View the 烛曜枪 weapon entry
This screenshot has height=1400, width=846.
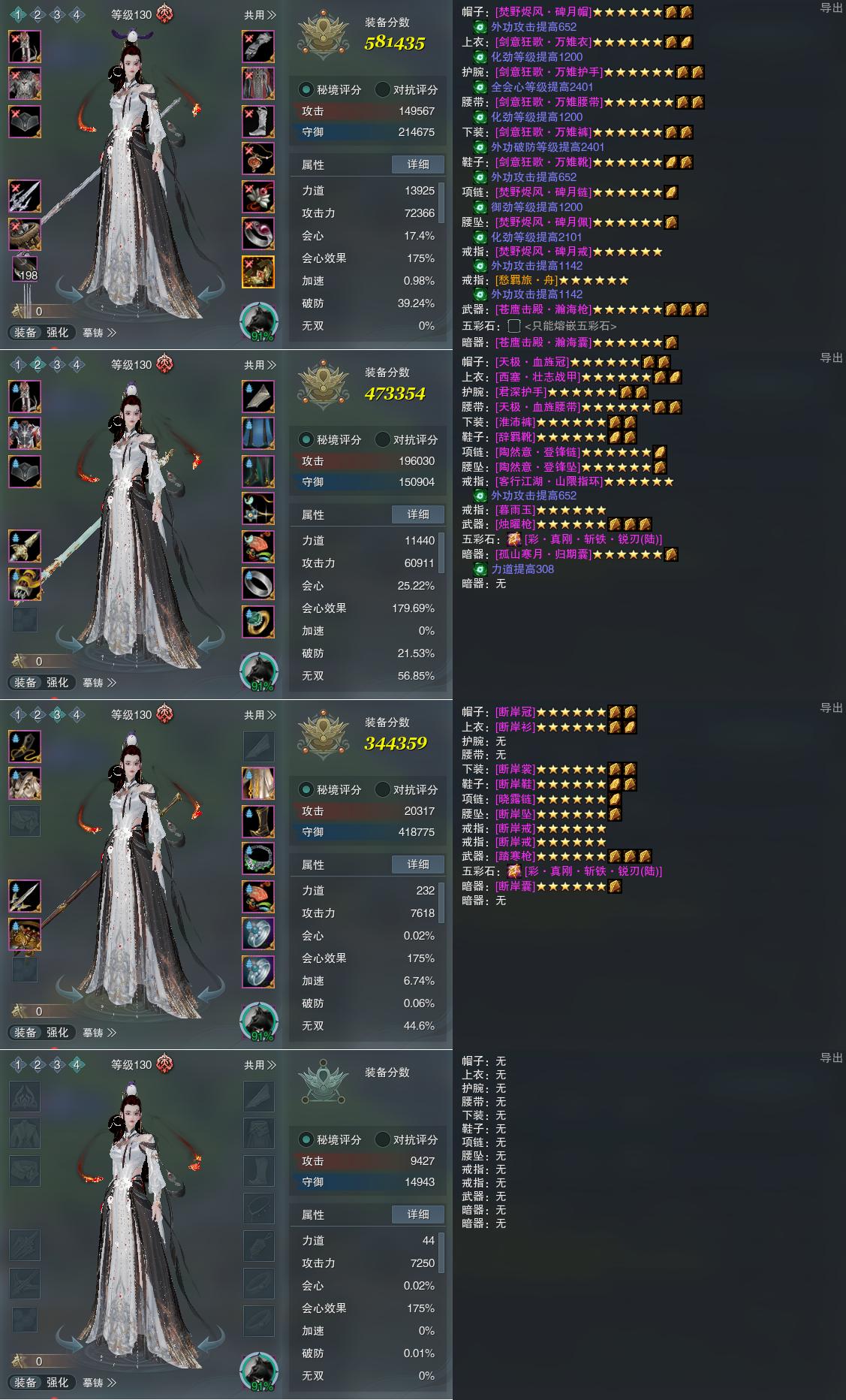(x=514, y=524)
